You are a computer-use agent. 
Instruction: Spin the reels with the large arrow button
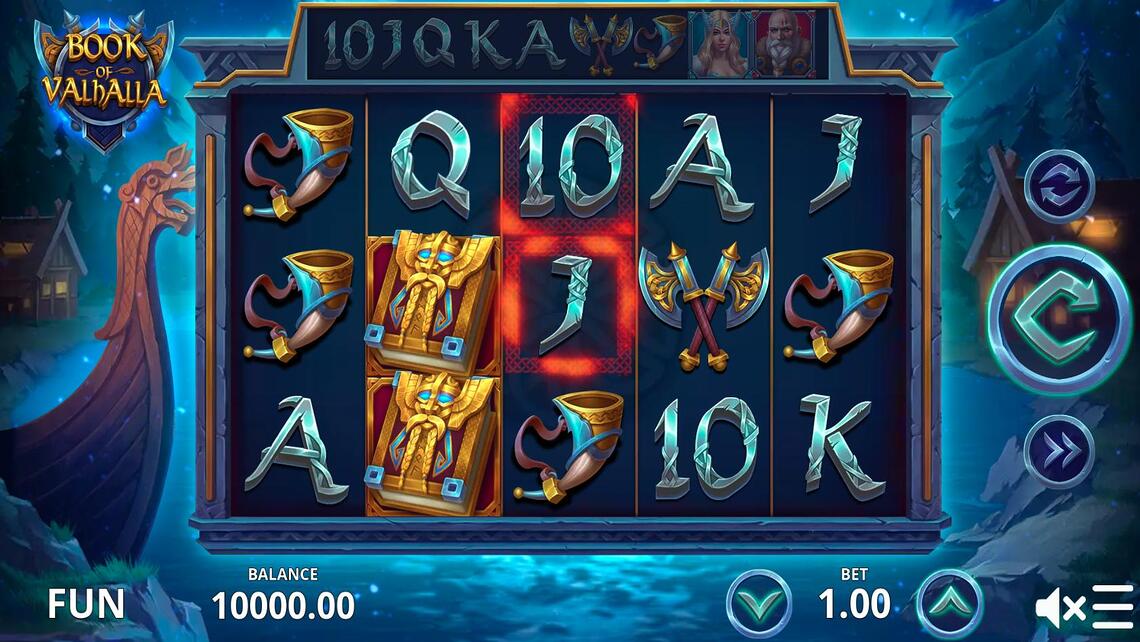[x=1057, y=318]
